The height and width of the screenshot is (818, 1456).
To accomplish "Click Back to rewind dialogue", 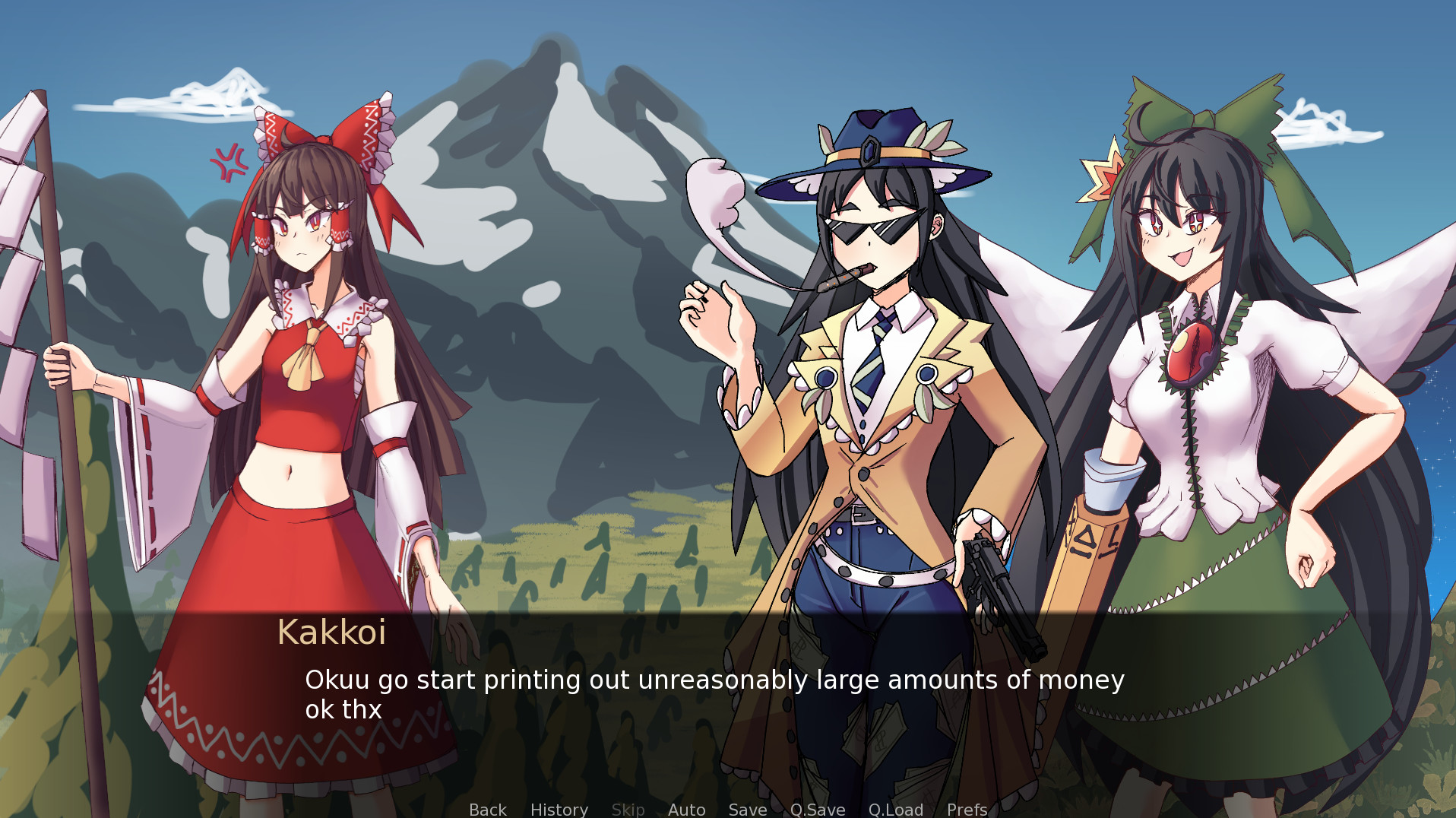I will [x=487, y=809].
